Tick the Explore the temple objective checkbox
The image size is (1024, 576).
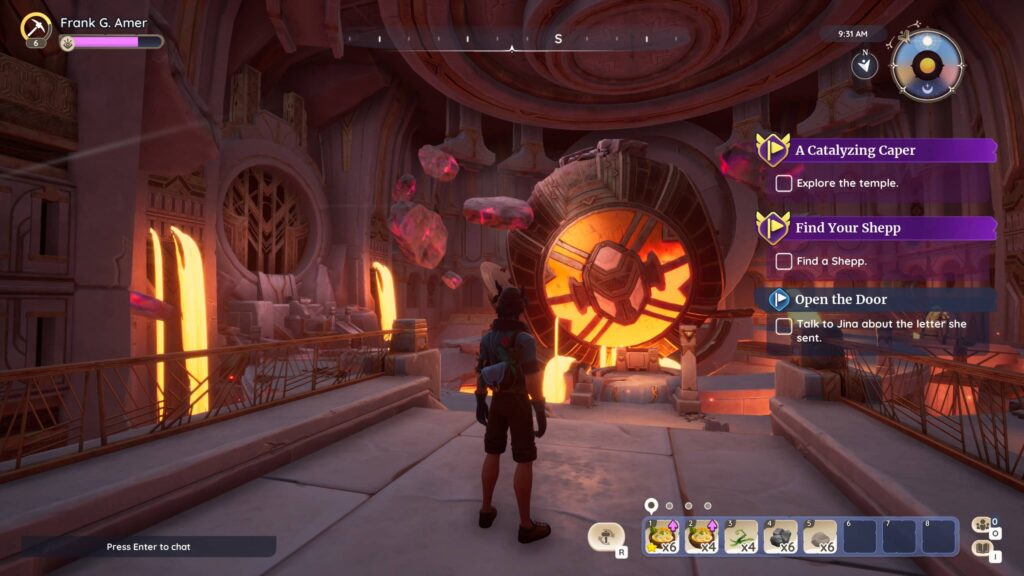(784, 183)
